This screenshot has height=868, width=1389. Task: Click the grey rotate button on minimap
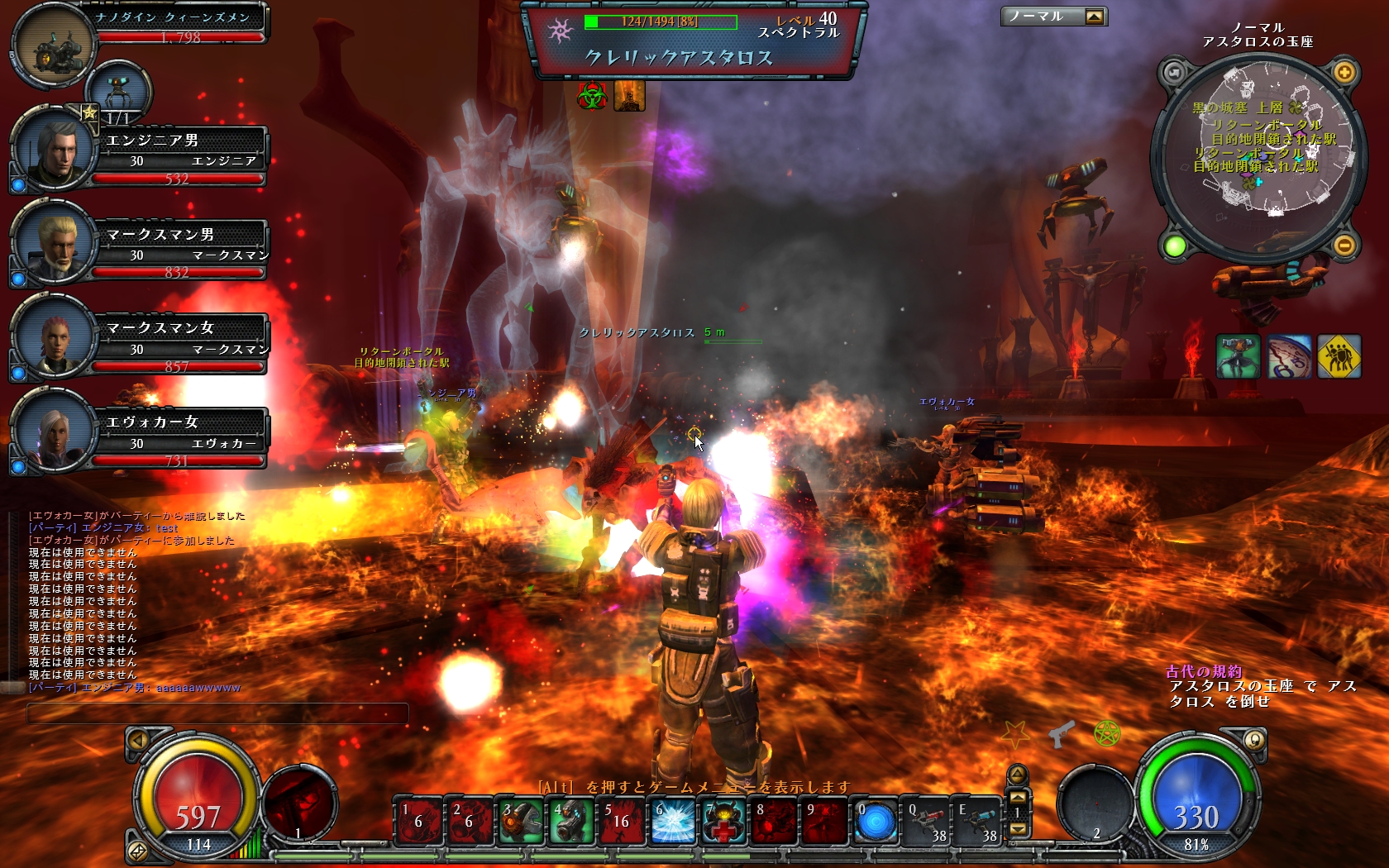(1174, 73)
